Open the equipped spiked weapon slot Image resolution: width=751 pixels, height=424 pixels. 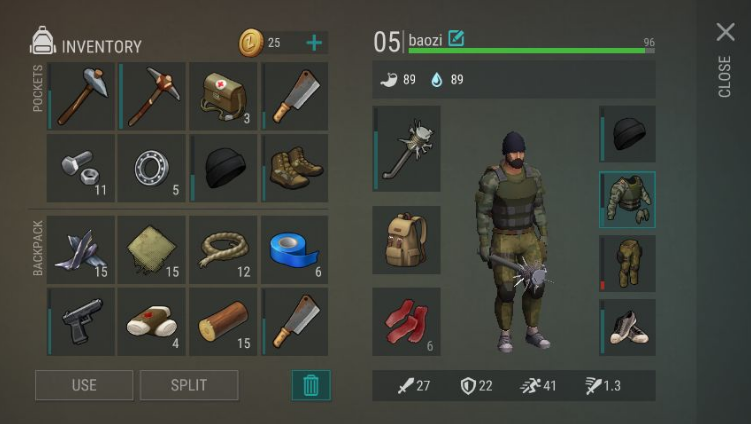407,149
